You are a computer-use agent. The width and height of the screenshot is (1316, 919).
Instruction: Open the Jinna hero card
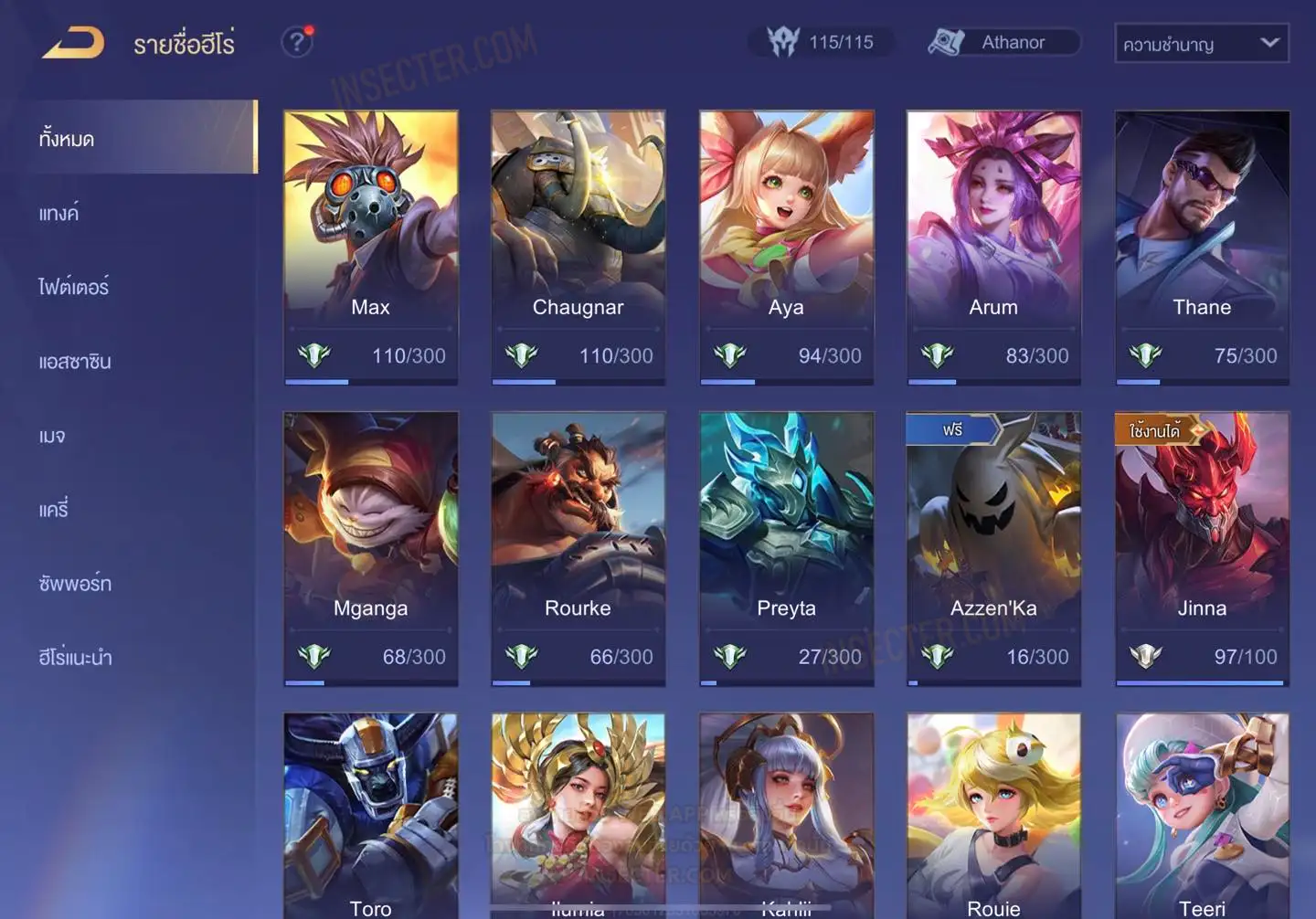(x=1202, y=548)
